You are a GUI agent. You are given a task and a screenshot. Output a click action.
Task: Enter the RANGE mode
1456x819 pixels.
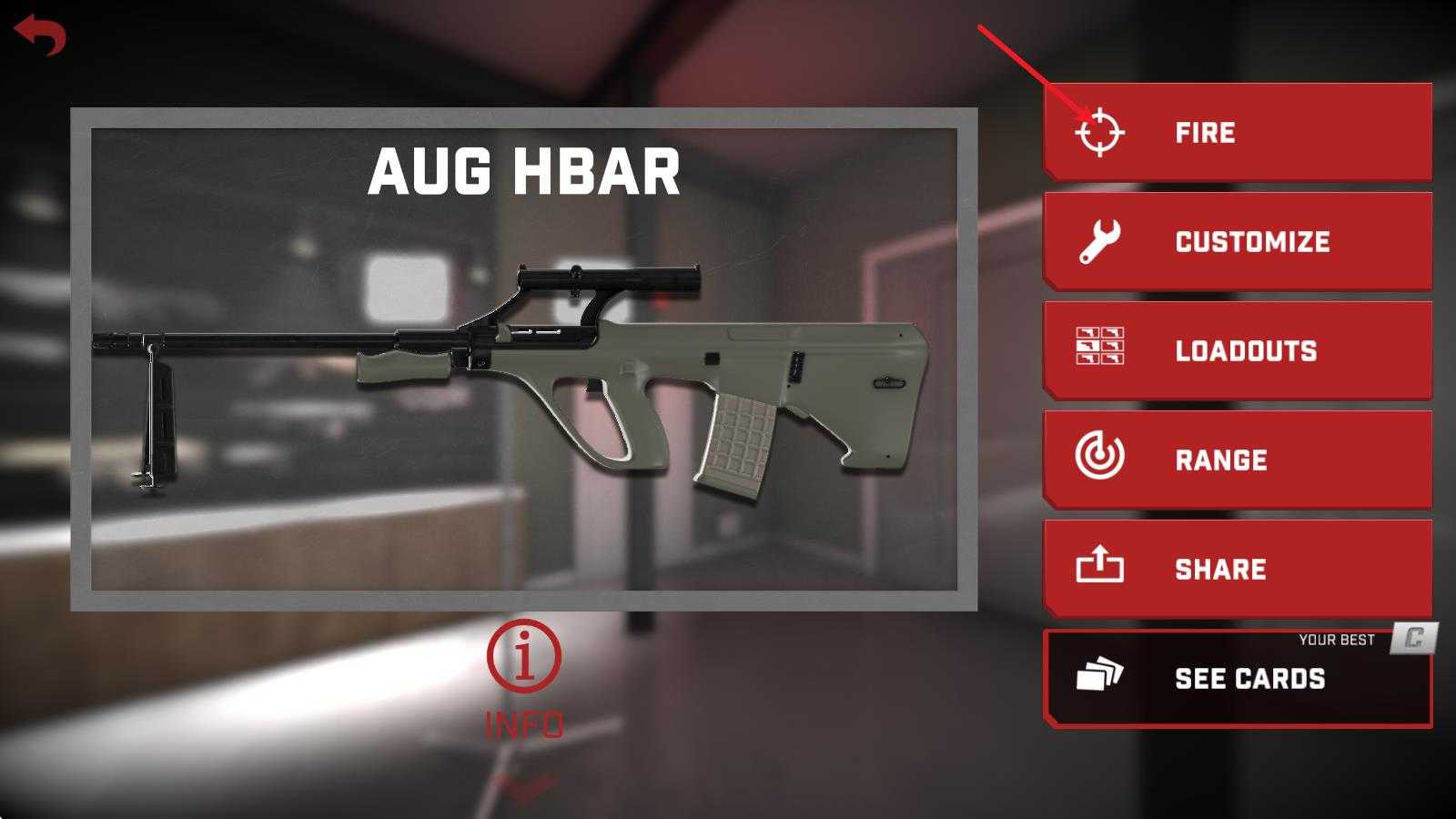1238,460
